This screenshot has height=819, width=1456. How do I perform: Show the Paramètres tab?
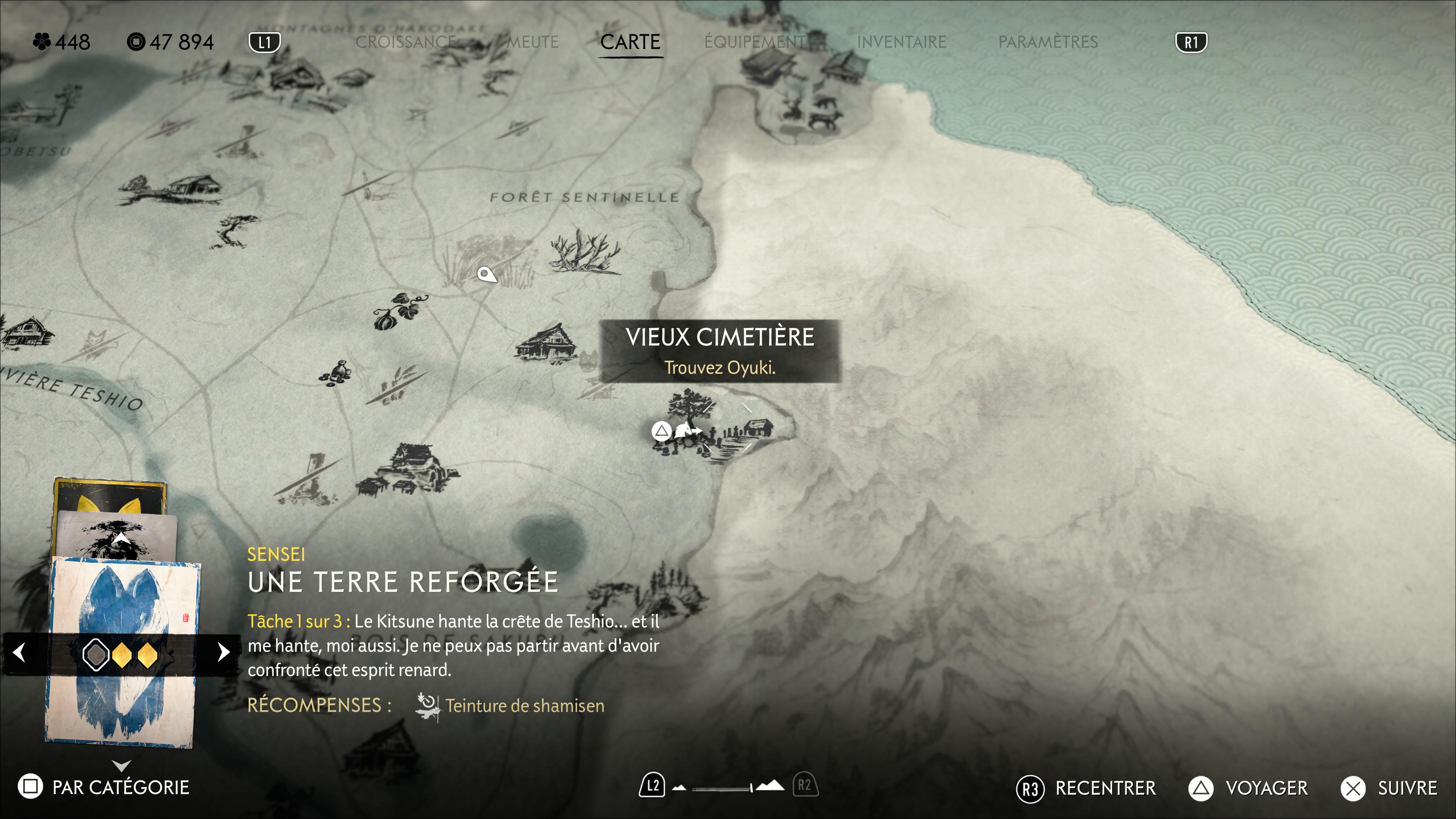[x=1047, y=42]
